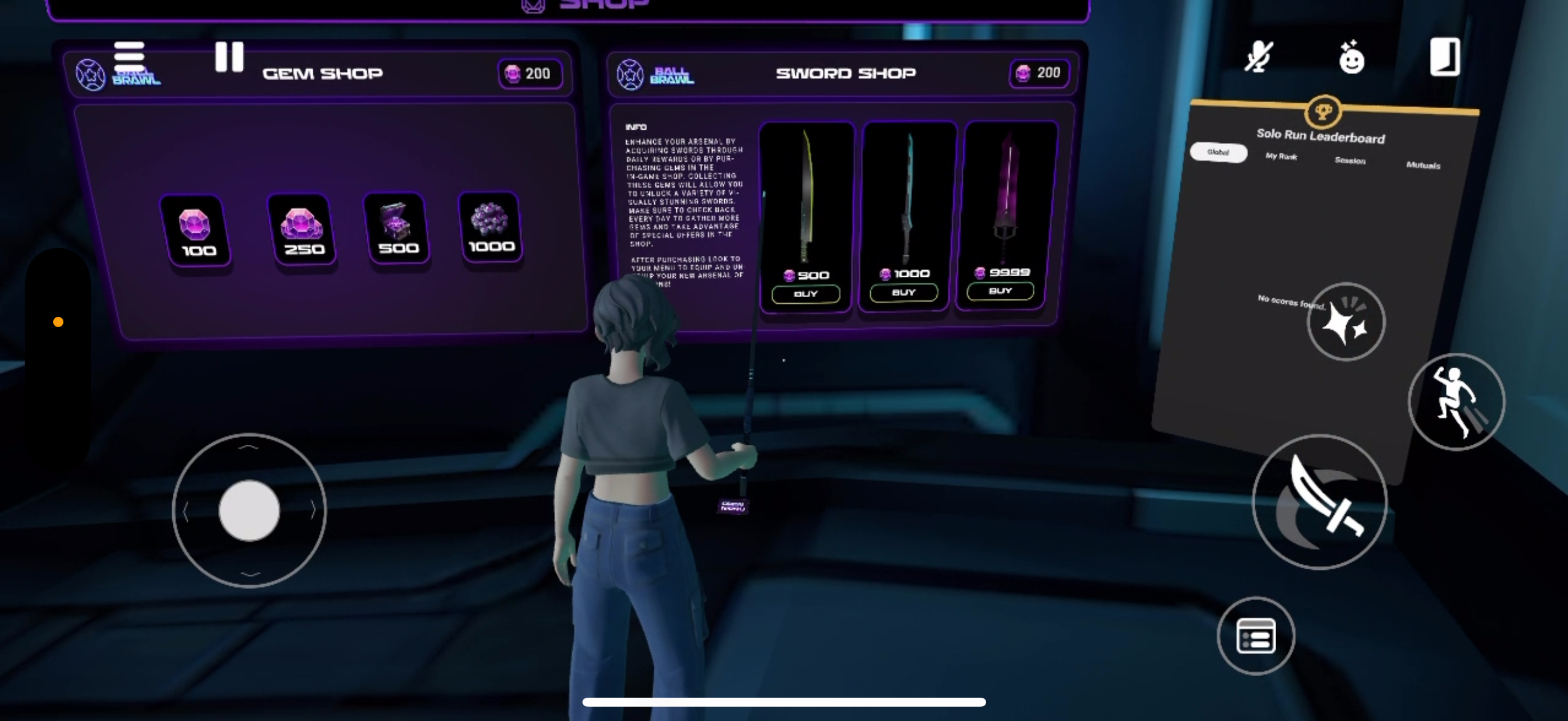The height and width of the screenshot is (721, 1568).
Task: Pause the game with the pause button
Action: pyautogui.click(x=230, y=57)
